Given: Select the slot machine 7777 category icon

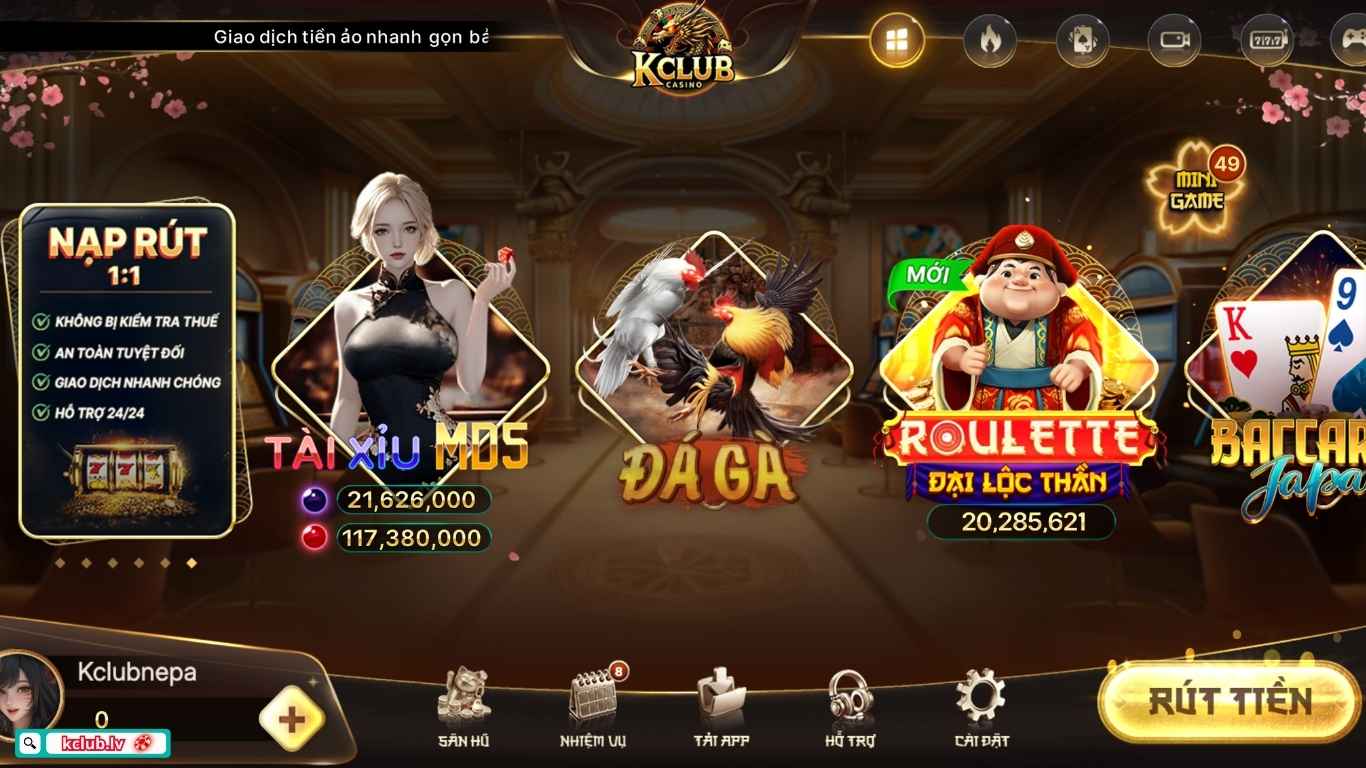Looking at the screenshot, I should pos(1266,41).
